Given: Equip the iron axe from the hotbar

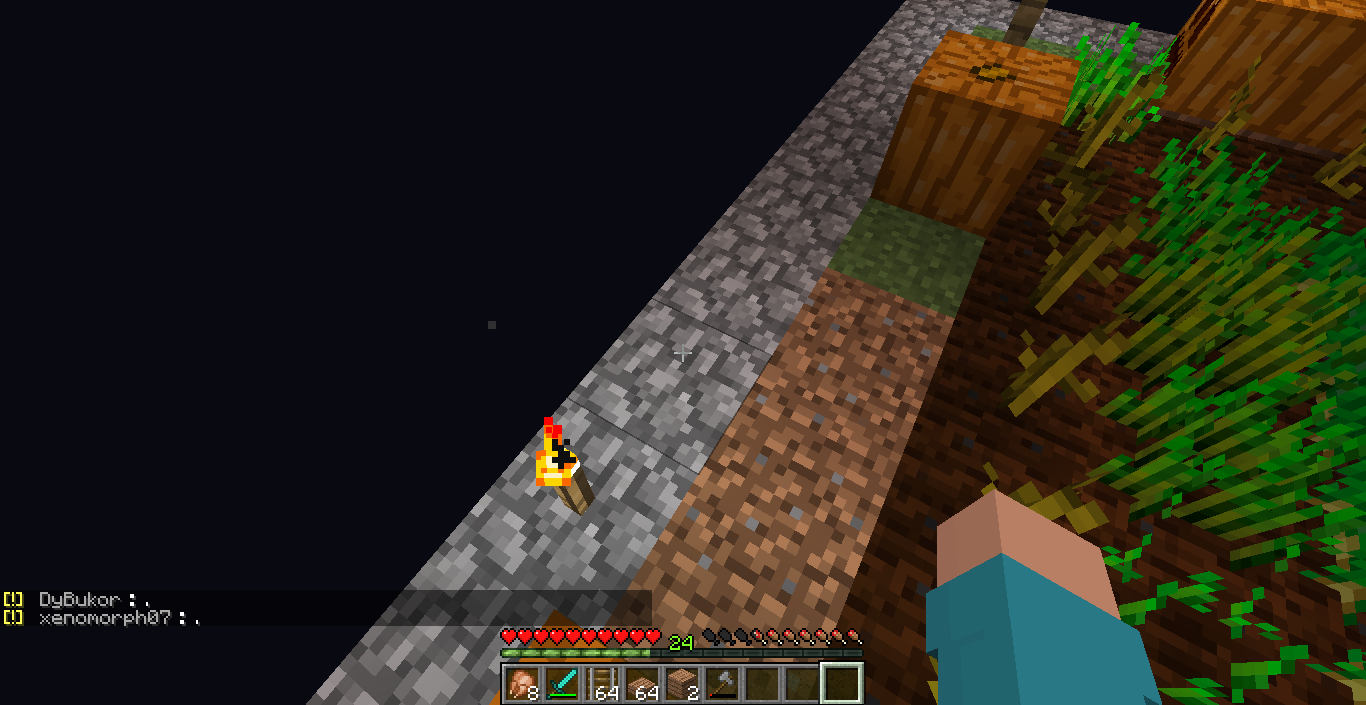Looking at the screenshot, I should point(721,684).
